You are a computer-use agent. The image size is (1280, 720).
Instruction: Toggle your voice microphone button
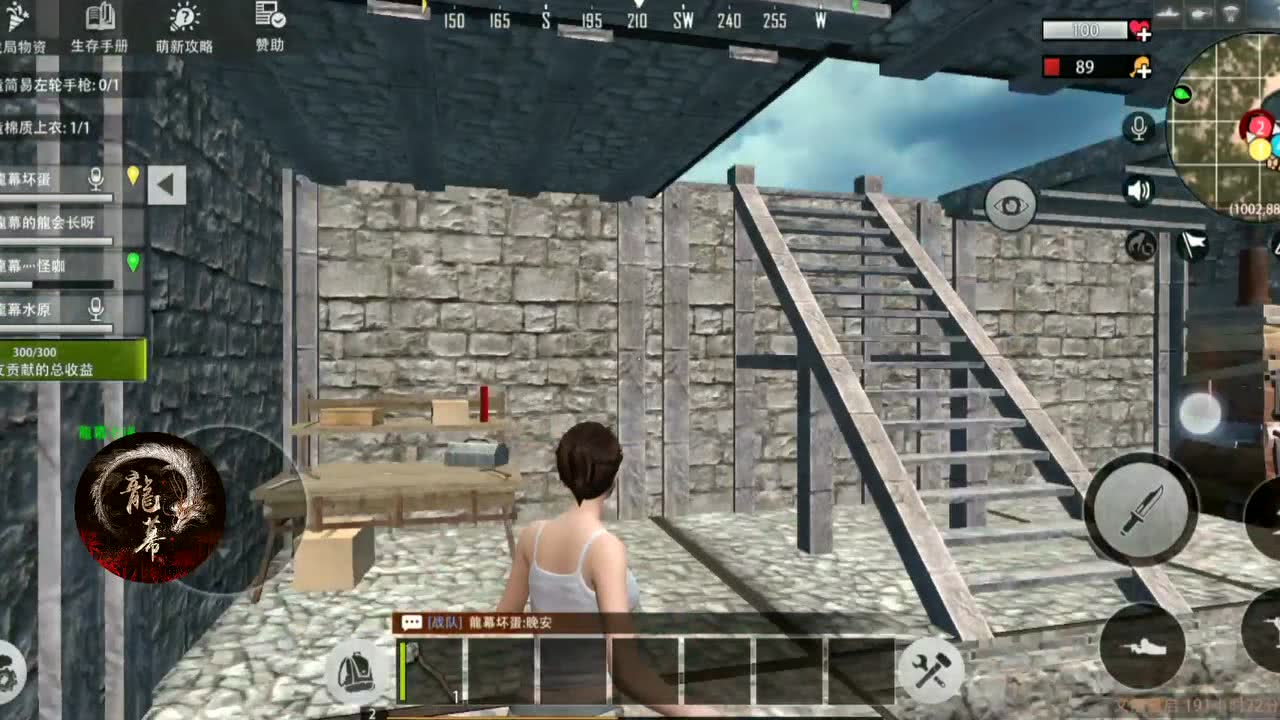[x=1139, y=130]
